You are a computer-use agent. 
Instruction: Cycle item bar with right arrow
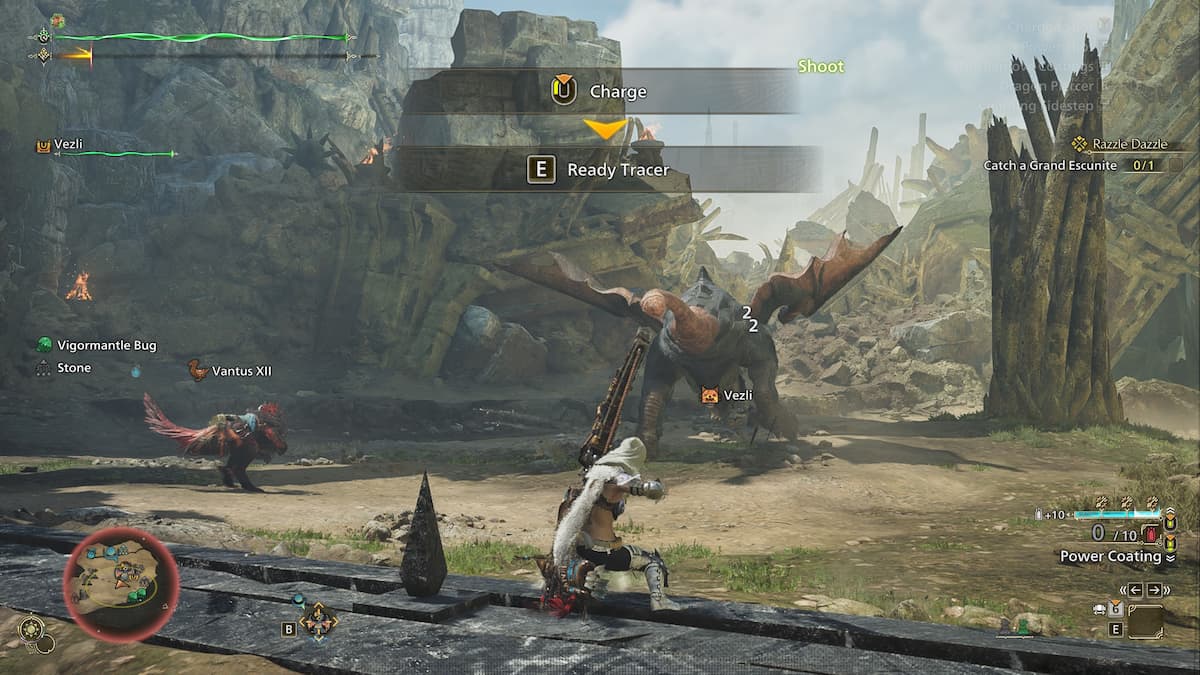1155,590
